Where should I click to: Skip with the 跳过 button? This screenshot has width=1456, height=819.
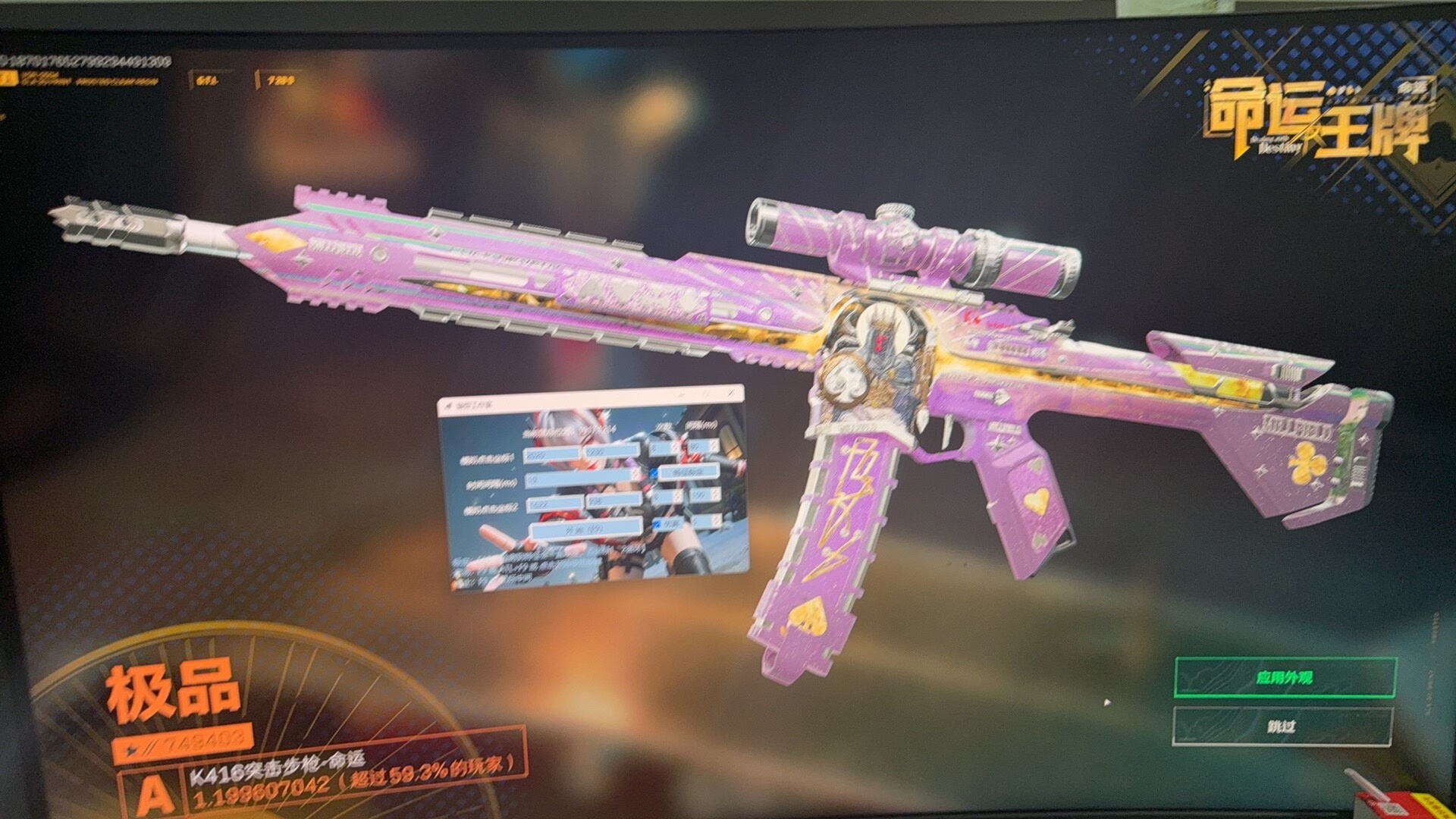(1282, 726)
